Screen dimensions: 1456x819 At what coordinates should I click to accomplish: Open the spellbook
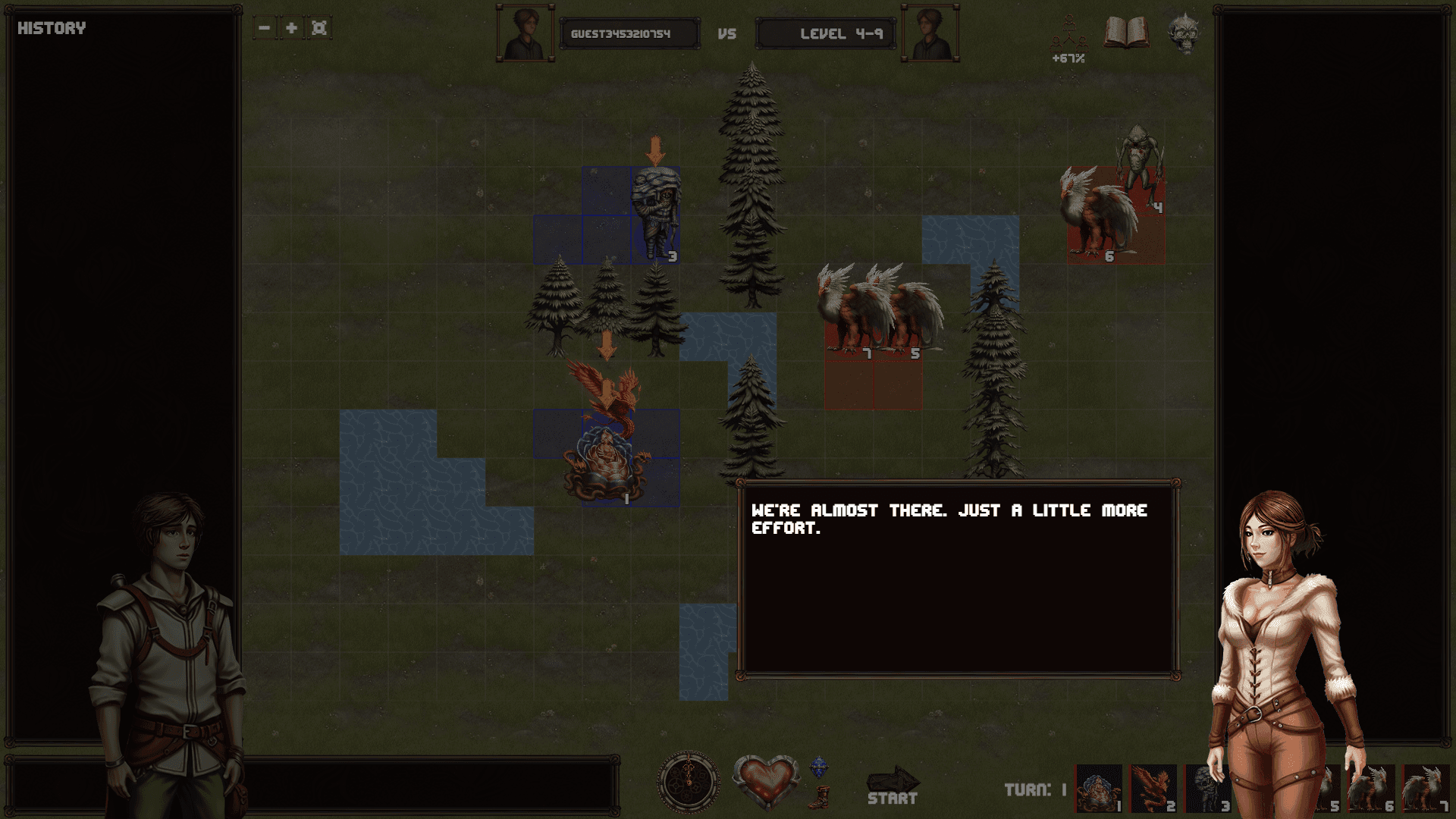(x=1126, y=33)
